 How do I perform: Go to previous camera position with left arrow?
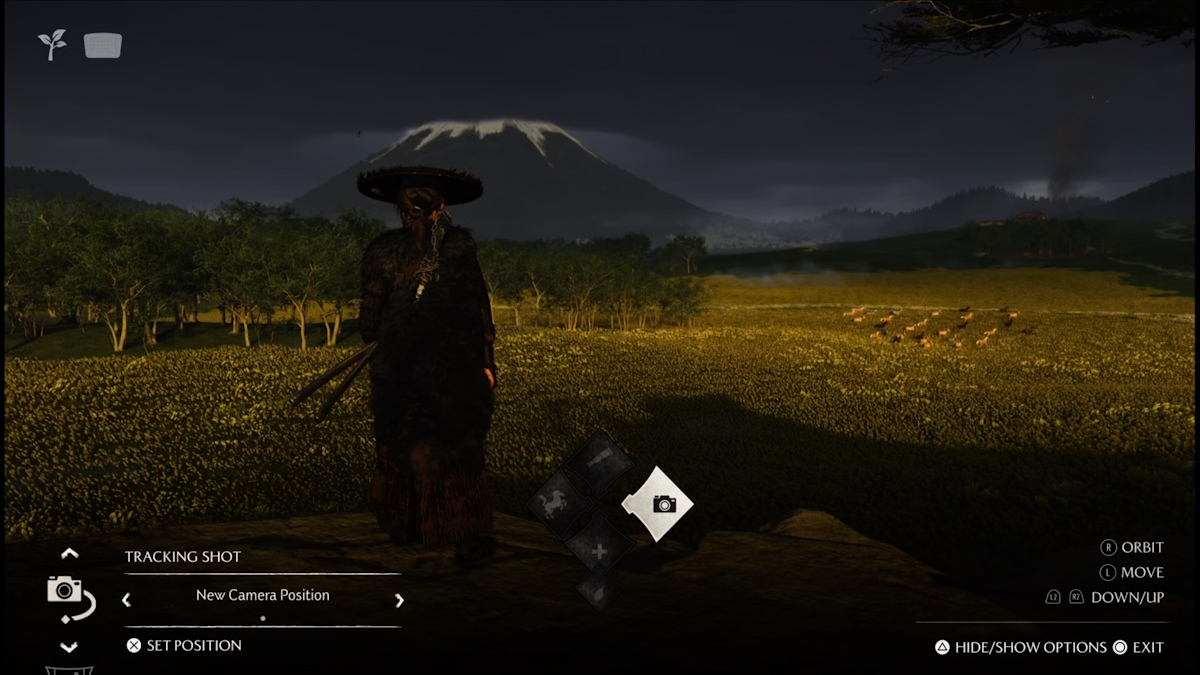tap(126, 600)
